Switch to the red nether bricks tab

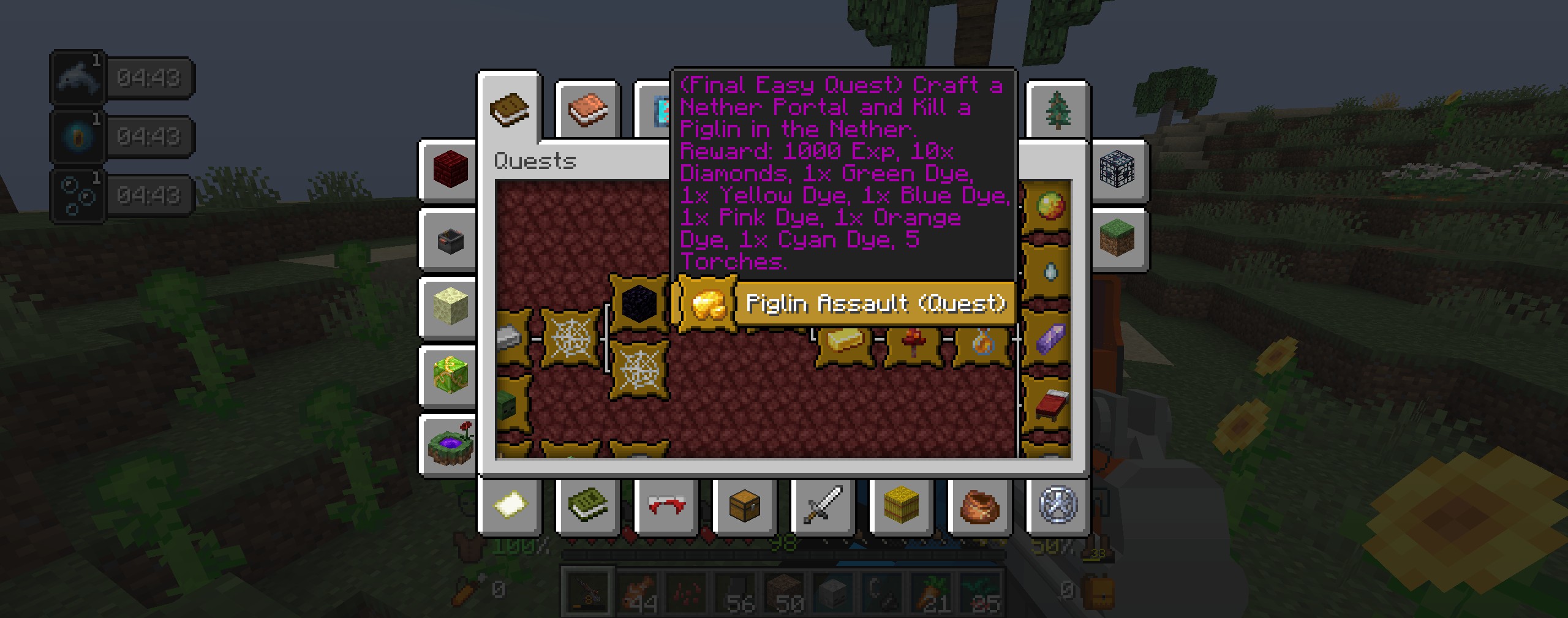(x=450, y=170)
